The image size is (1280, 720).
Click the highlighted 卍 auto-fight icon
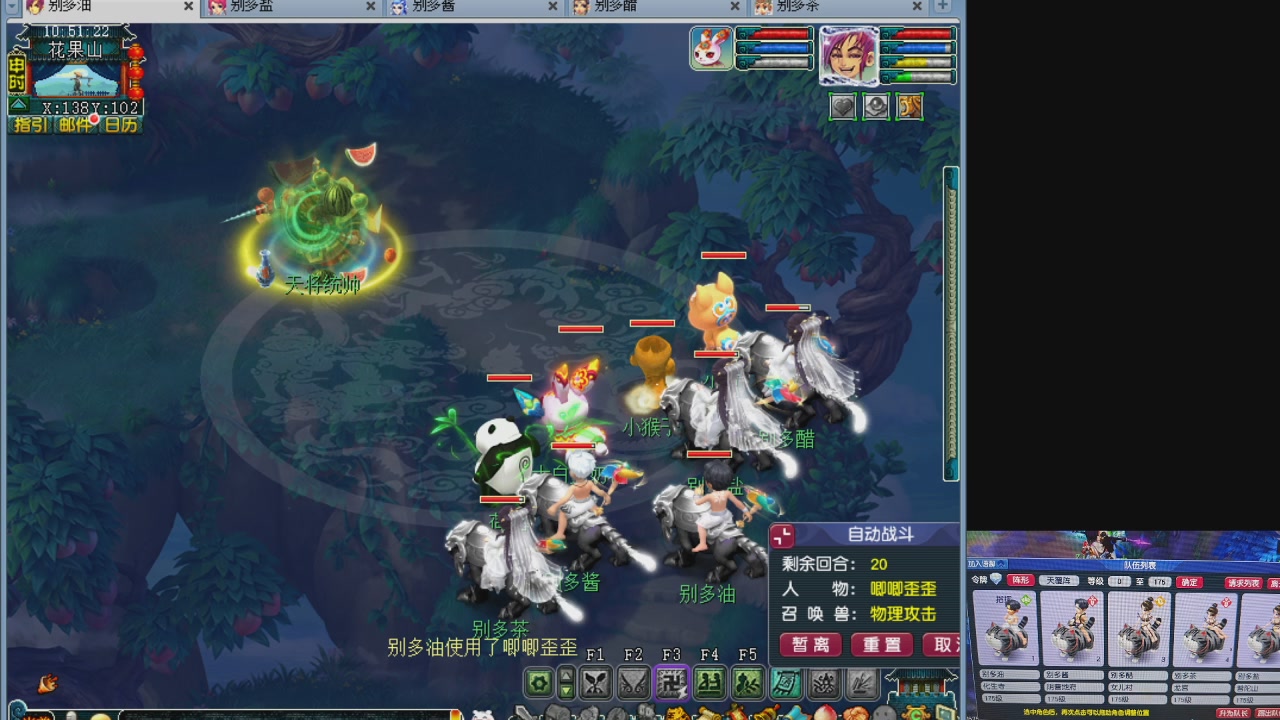coord(670,684)
